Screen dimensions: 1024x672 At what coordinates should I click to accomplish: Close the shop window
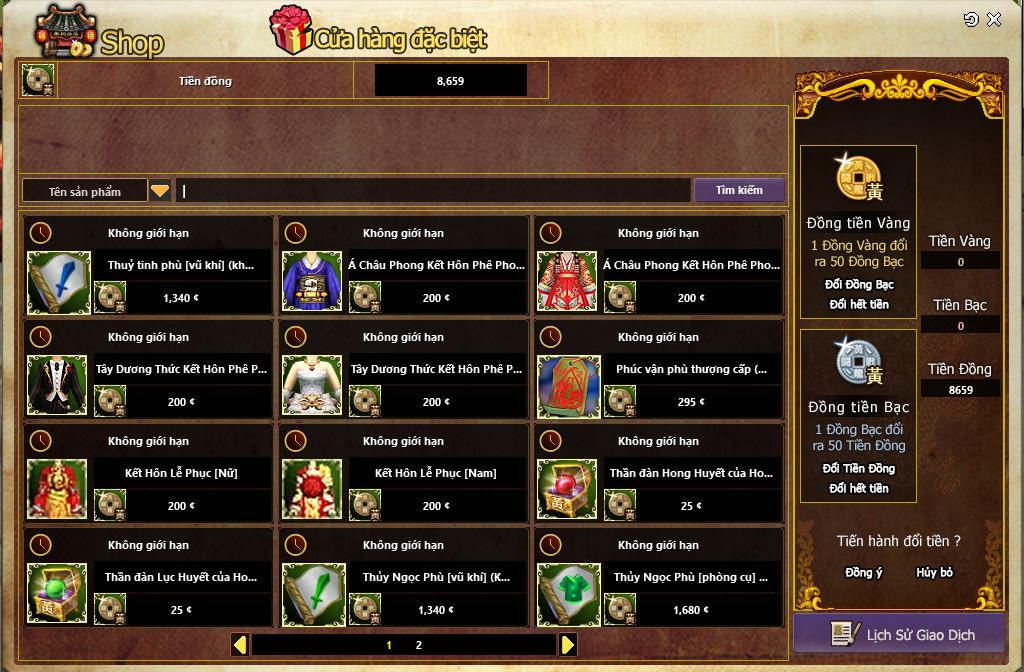[x=994, y=20]
